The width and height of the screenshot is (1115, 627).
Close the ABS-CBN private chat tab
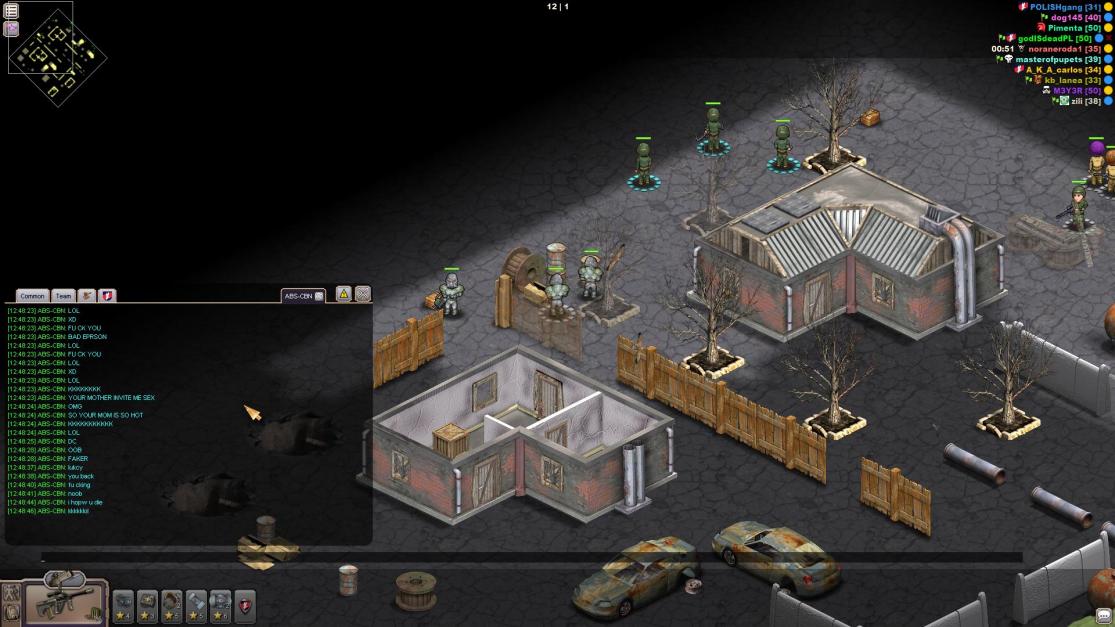(319, 296)
